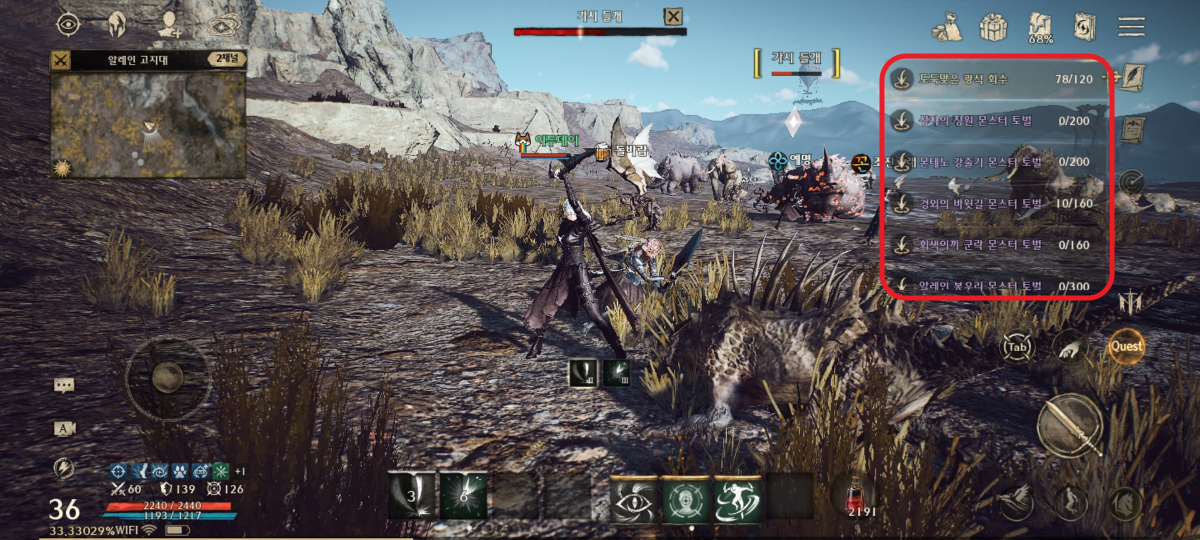Screen dimensions: 1200x540
Task: Select the 경외의 바윗길 몬스터 토벌 quest row
Action: tap(998, 204)
